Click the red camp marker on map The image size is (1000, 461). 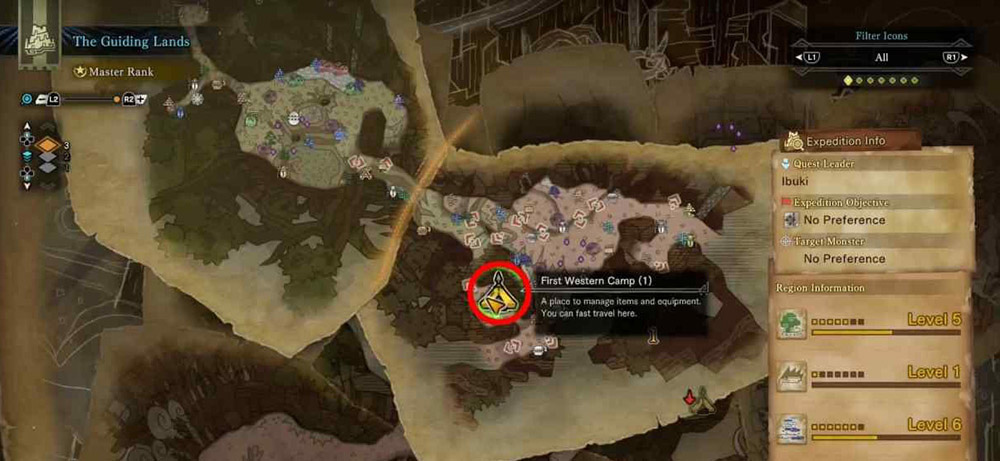coord(689,400)
